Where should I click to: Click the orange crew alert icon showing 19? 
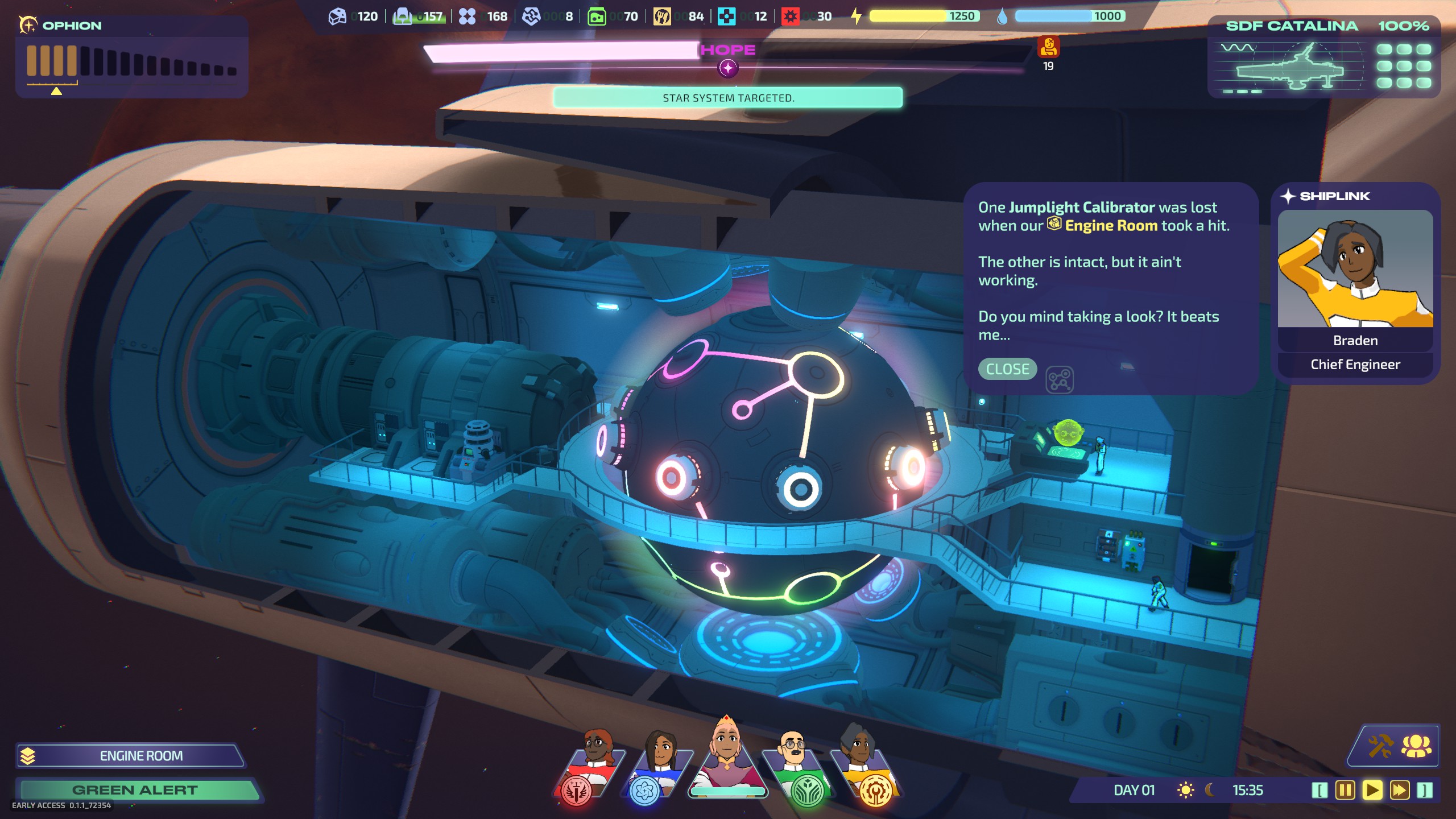point(1048,47)
